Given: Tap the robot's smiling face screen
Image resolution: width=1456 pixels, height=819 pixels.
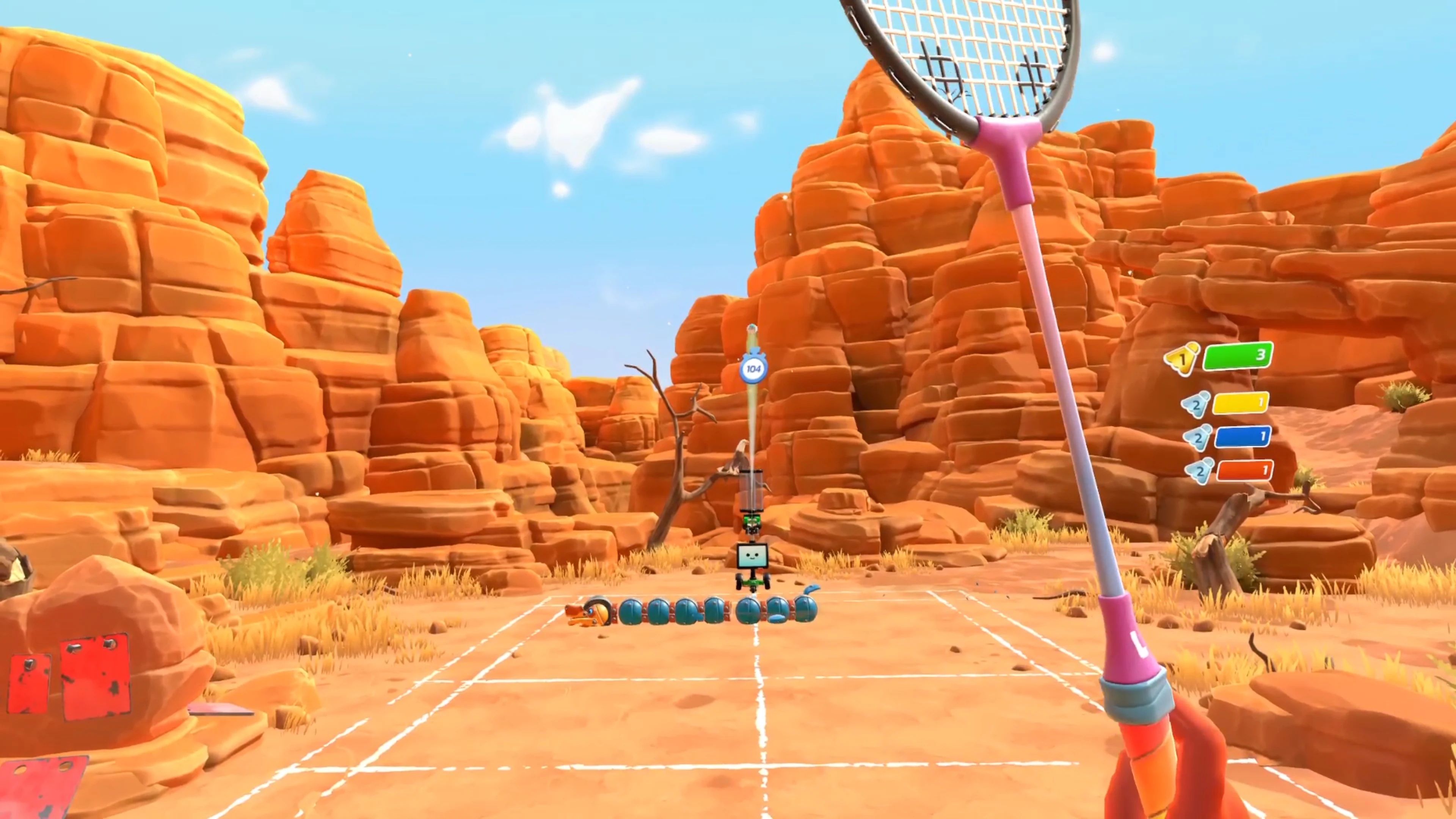Looking at the screenshot, I should coord(753,555).
